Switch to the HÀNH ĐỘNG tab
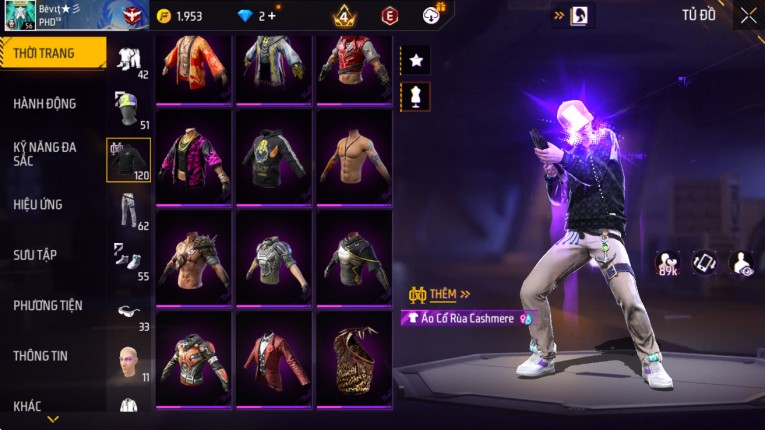The height and width of the screenshot is (430, 765). (45, 104)
